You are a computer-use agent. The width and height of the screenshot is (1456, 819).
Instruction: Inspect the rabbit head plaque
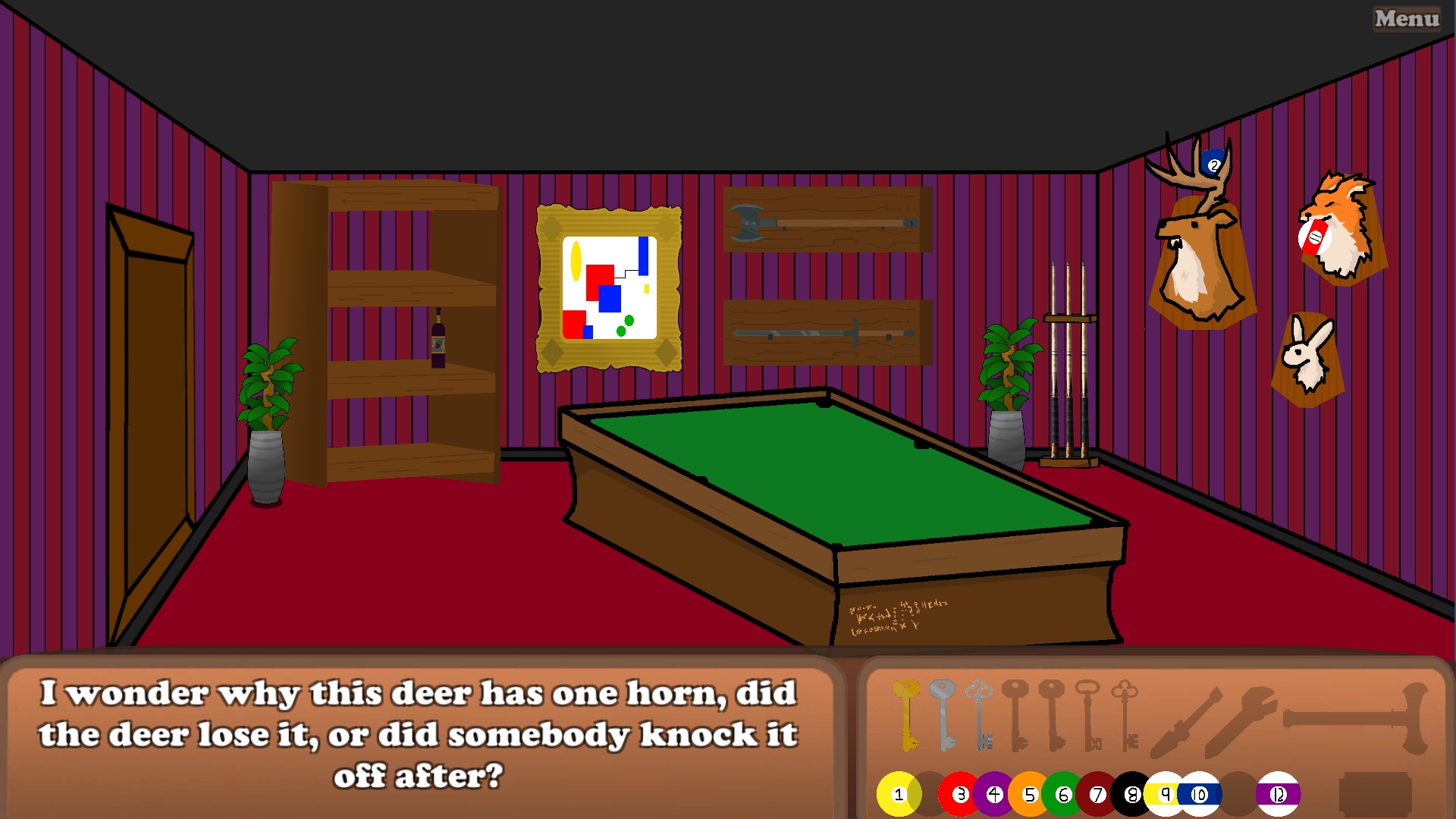point(1307,356)
